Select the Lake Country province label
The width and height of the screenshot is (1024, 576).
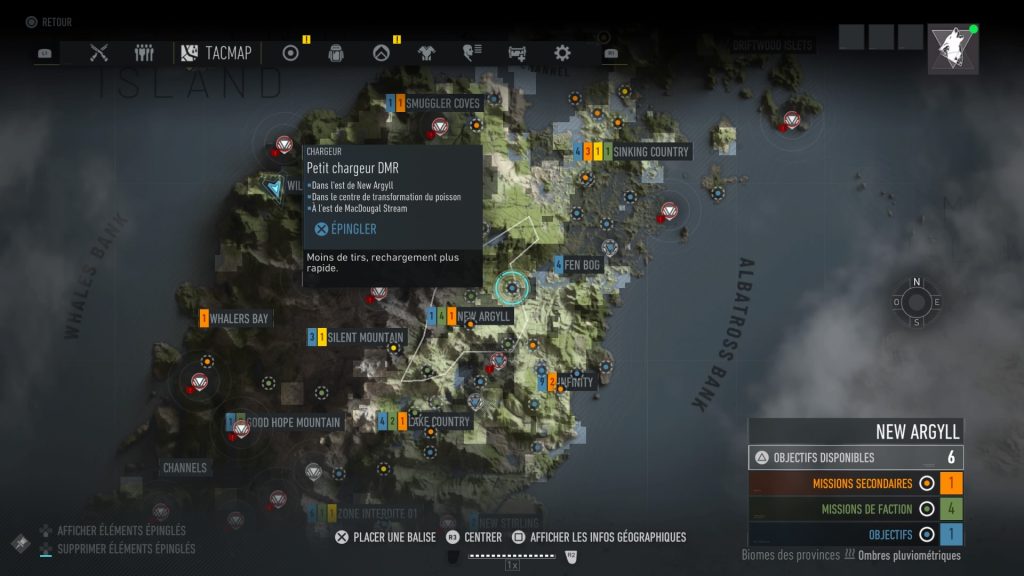tap(438, 422)
